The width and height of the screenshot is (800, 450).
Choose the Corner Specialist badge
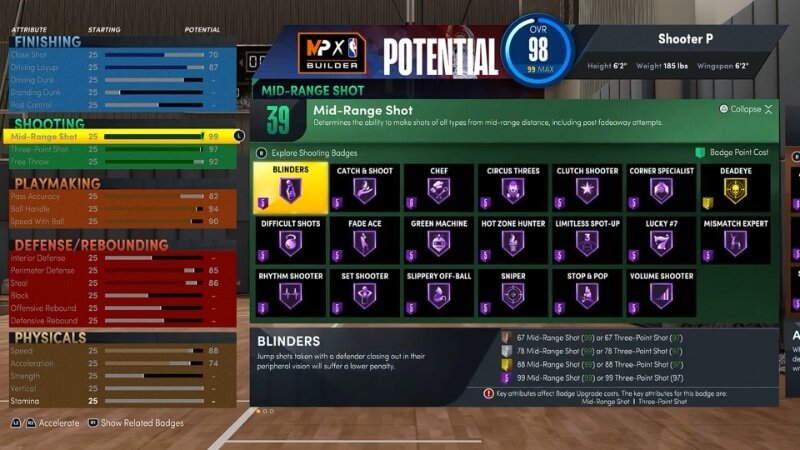point(661,188)
